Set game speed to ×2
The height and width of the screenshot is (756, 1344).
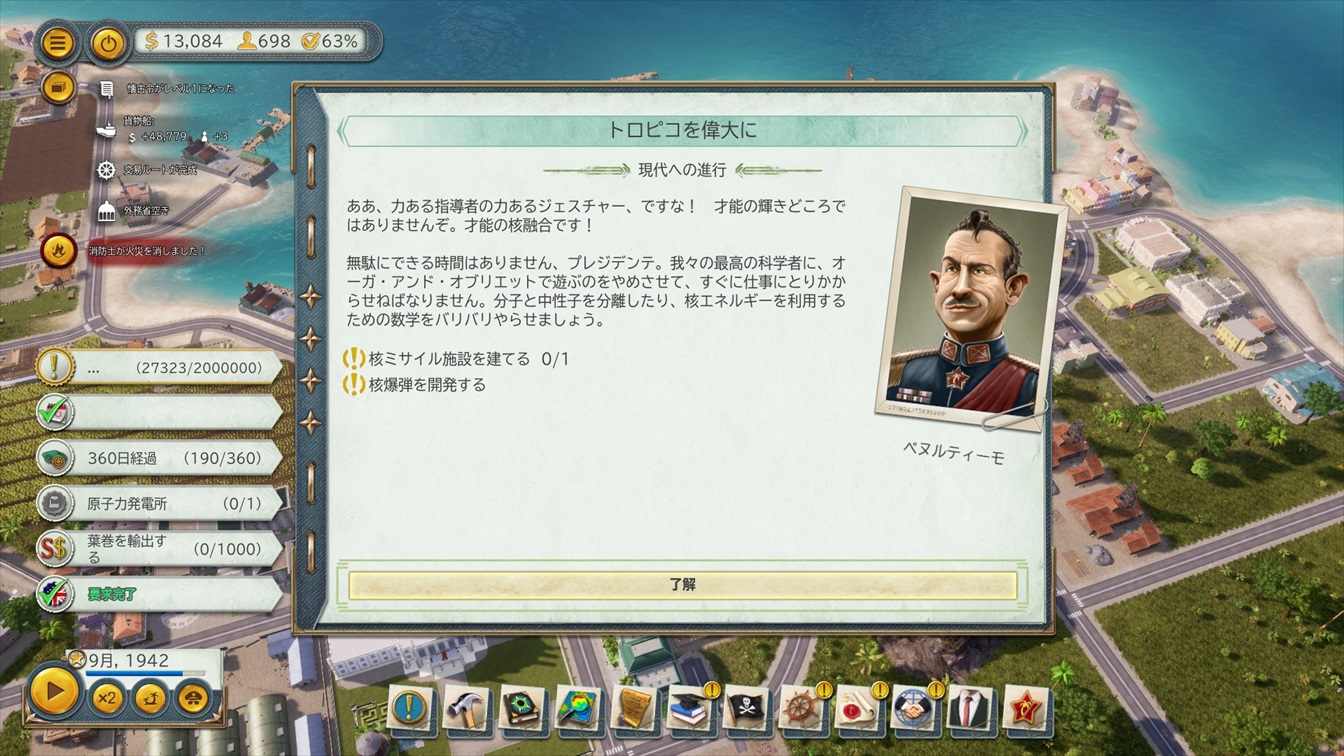click(107, 697)
